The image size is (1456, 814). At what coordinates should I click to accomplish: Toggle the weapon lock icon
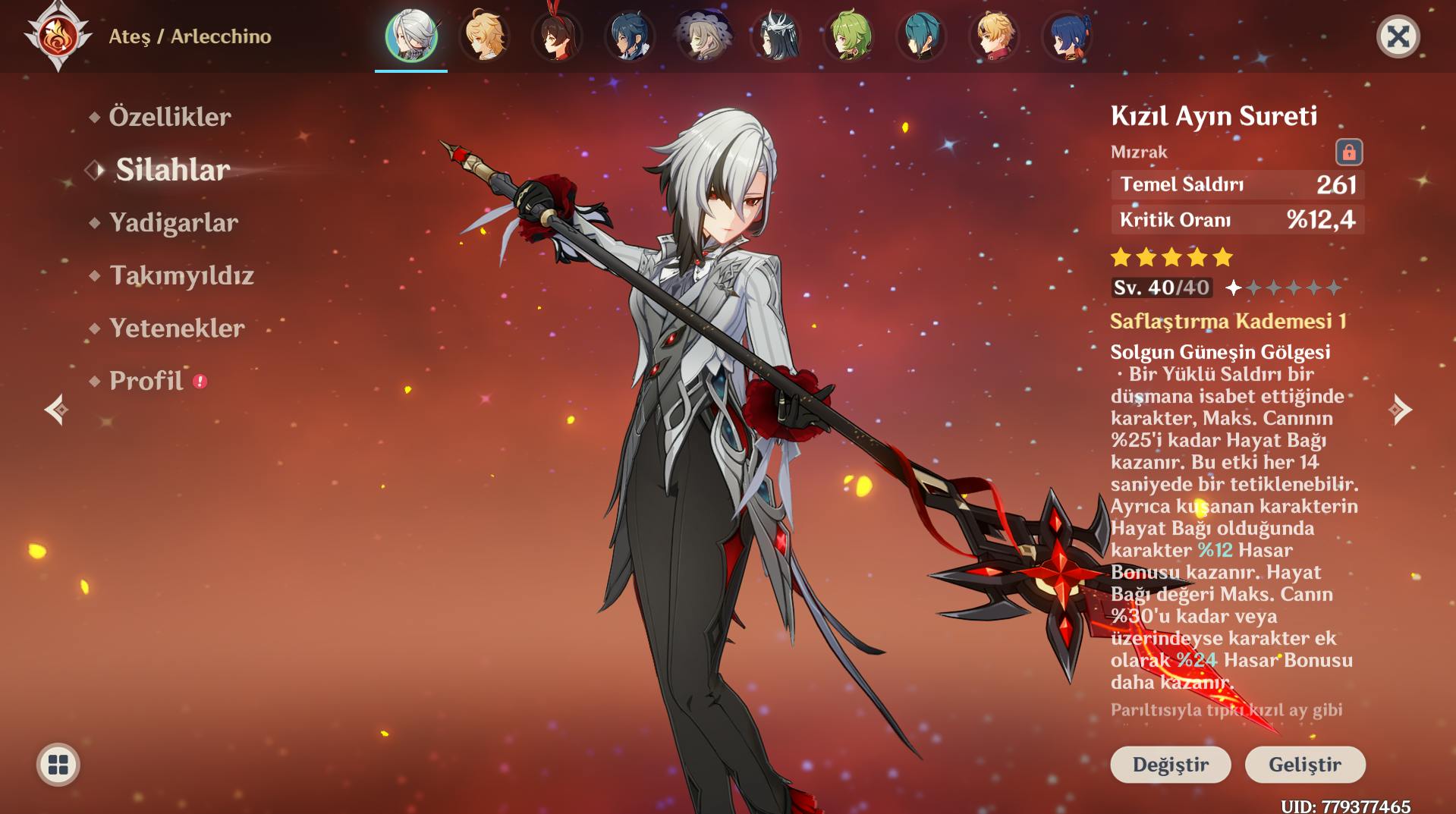point(1348,152)
